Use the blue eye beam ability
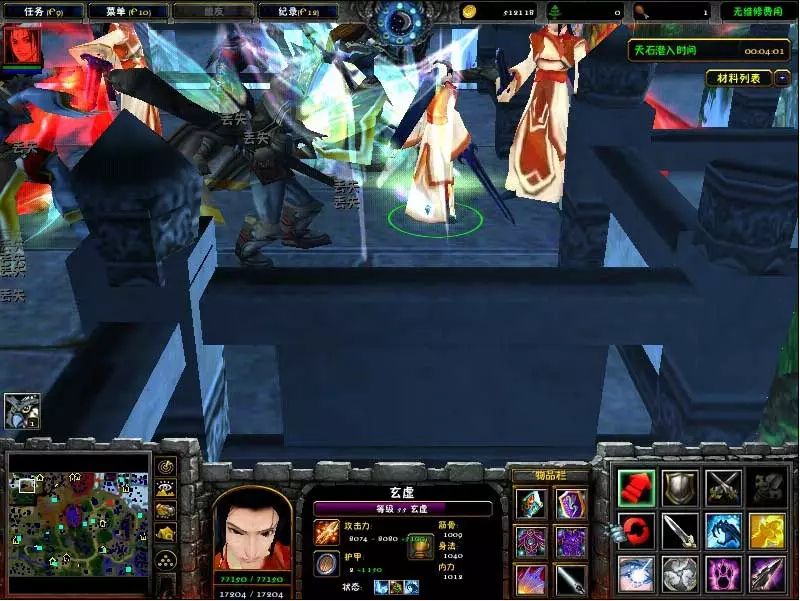This screenshot has width=800, height=601. coord(636,575)
